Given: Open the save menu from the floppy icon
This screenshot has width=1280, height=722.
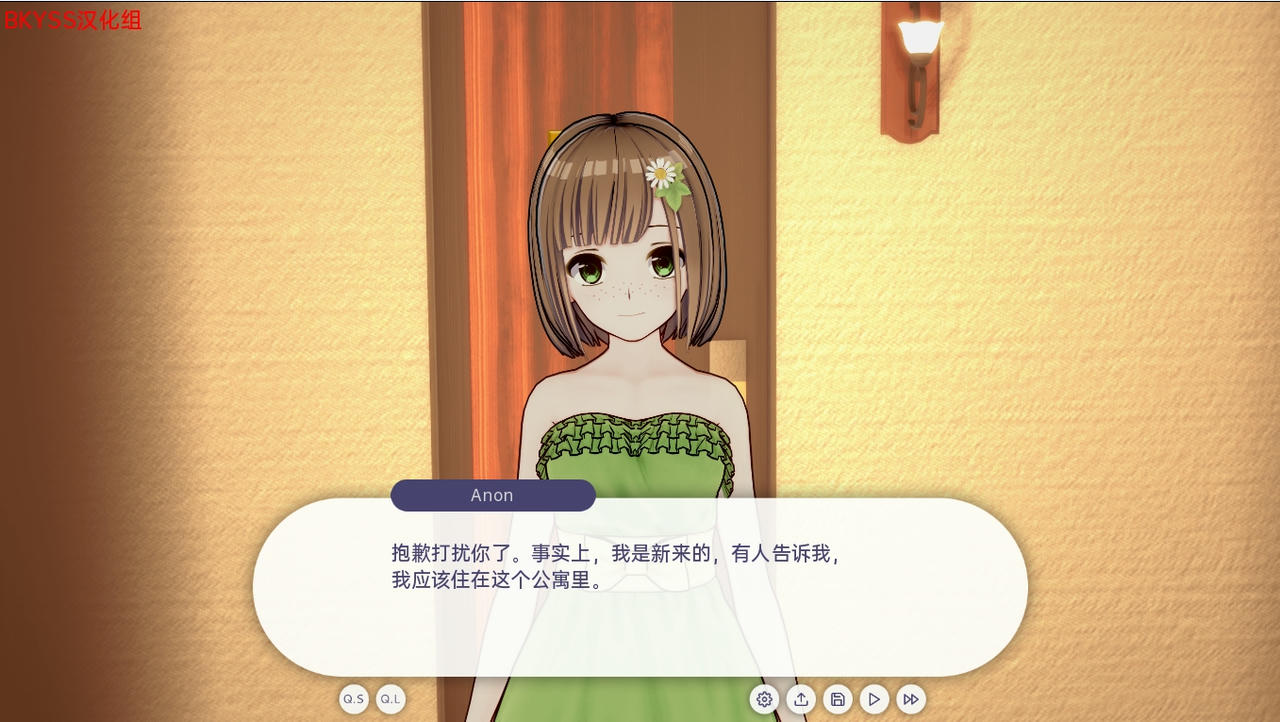Looking at the screenshot, I should point(837,699).
